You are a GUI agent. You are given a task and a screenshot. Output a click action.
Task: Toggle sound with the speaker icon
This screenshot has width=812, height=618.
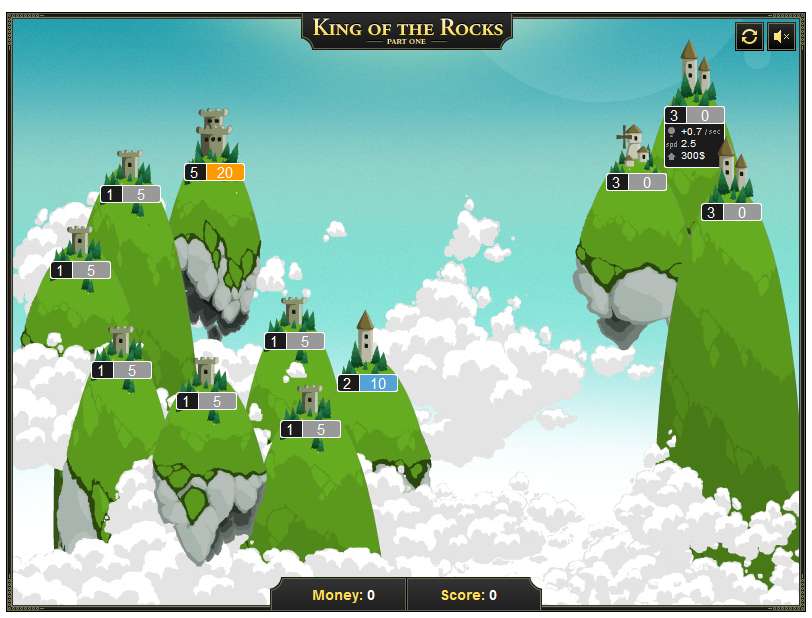(781, 37)
